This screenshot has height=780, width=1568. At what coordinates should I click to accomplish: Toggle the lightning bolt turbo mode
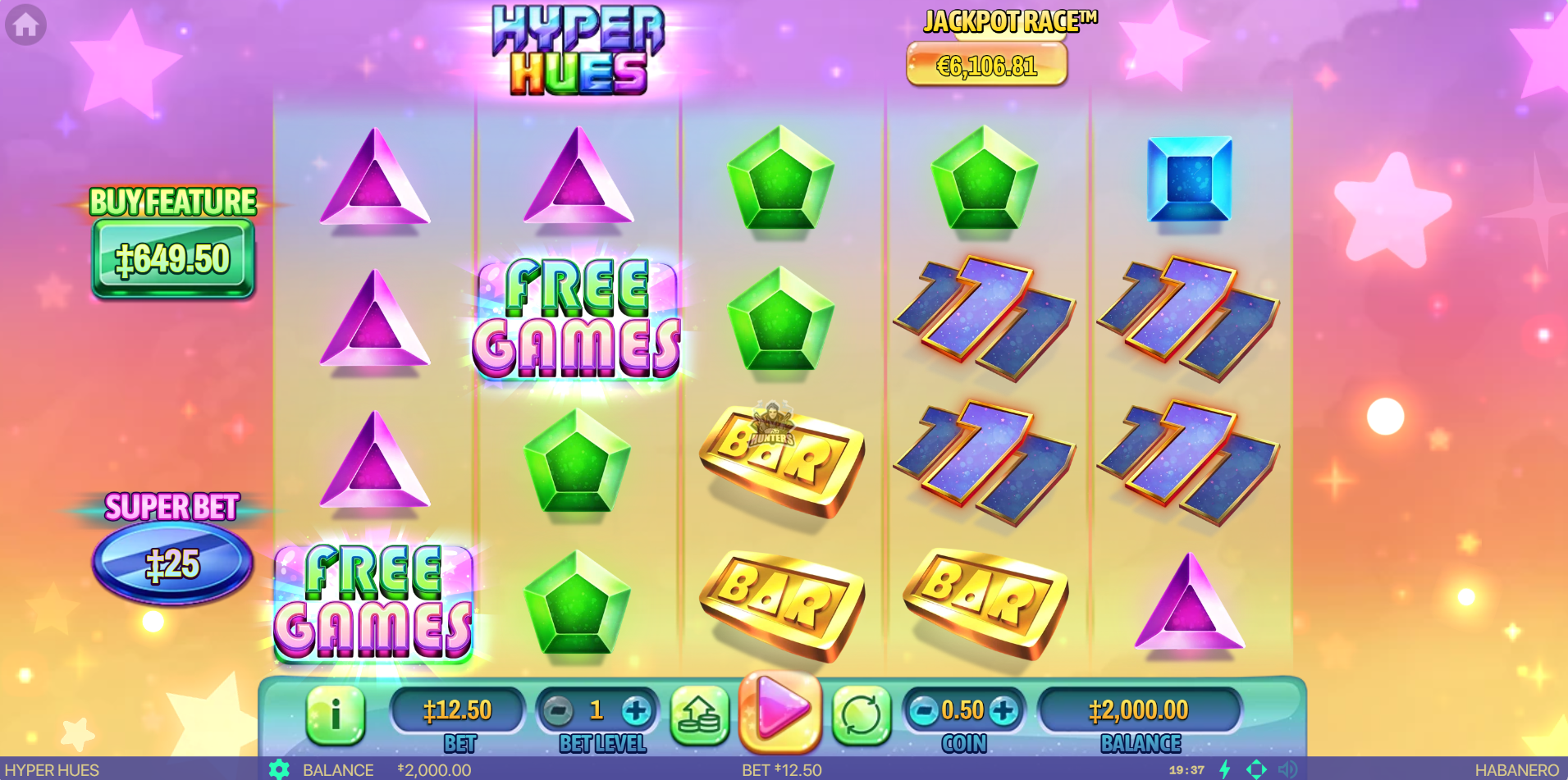pos(1225,769)
